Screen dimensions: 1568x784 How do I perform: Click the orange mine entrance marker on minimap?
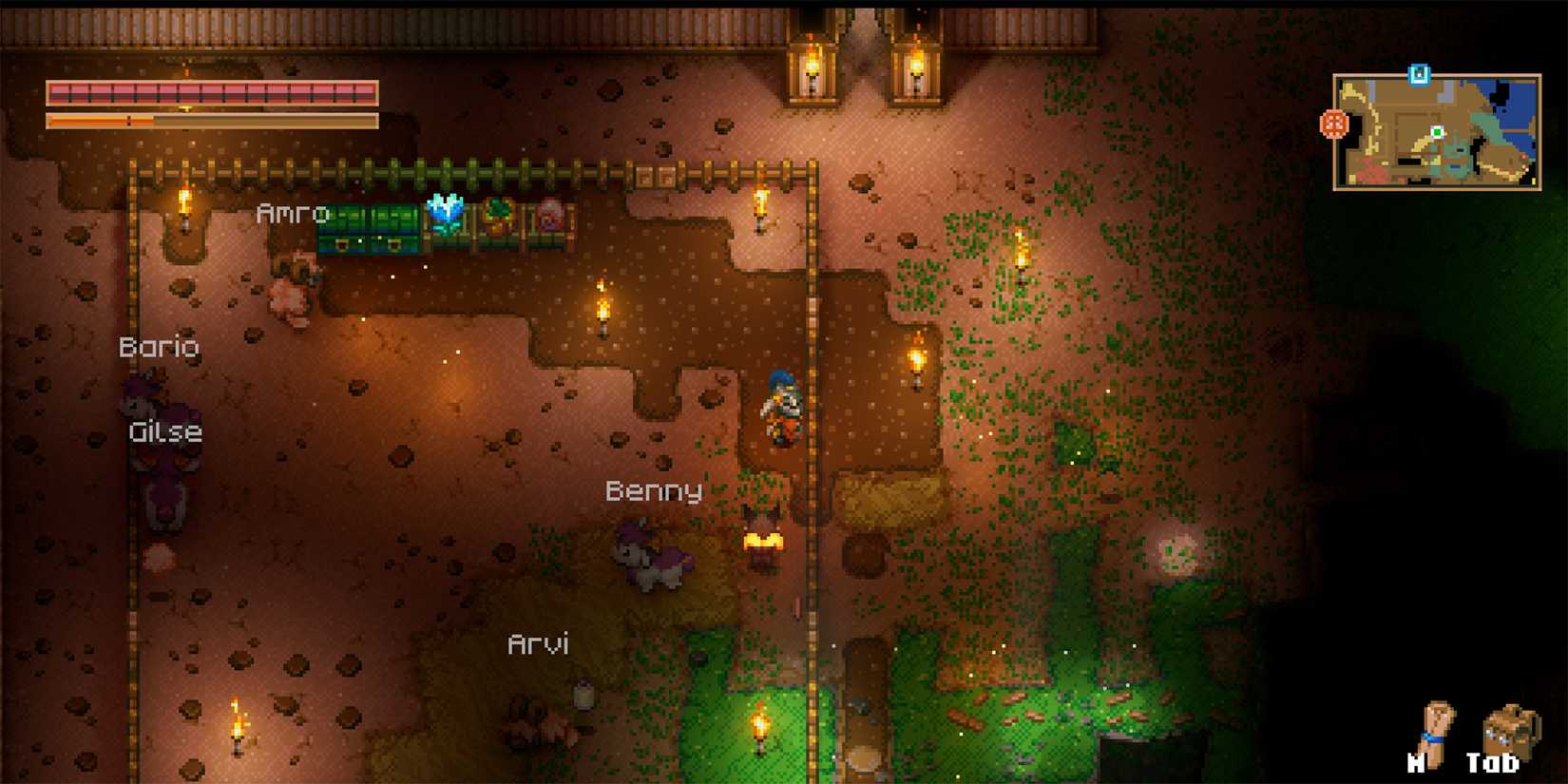pos(1334,124)
